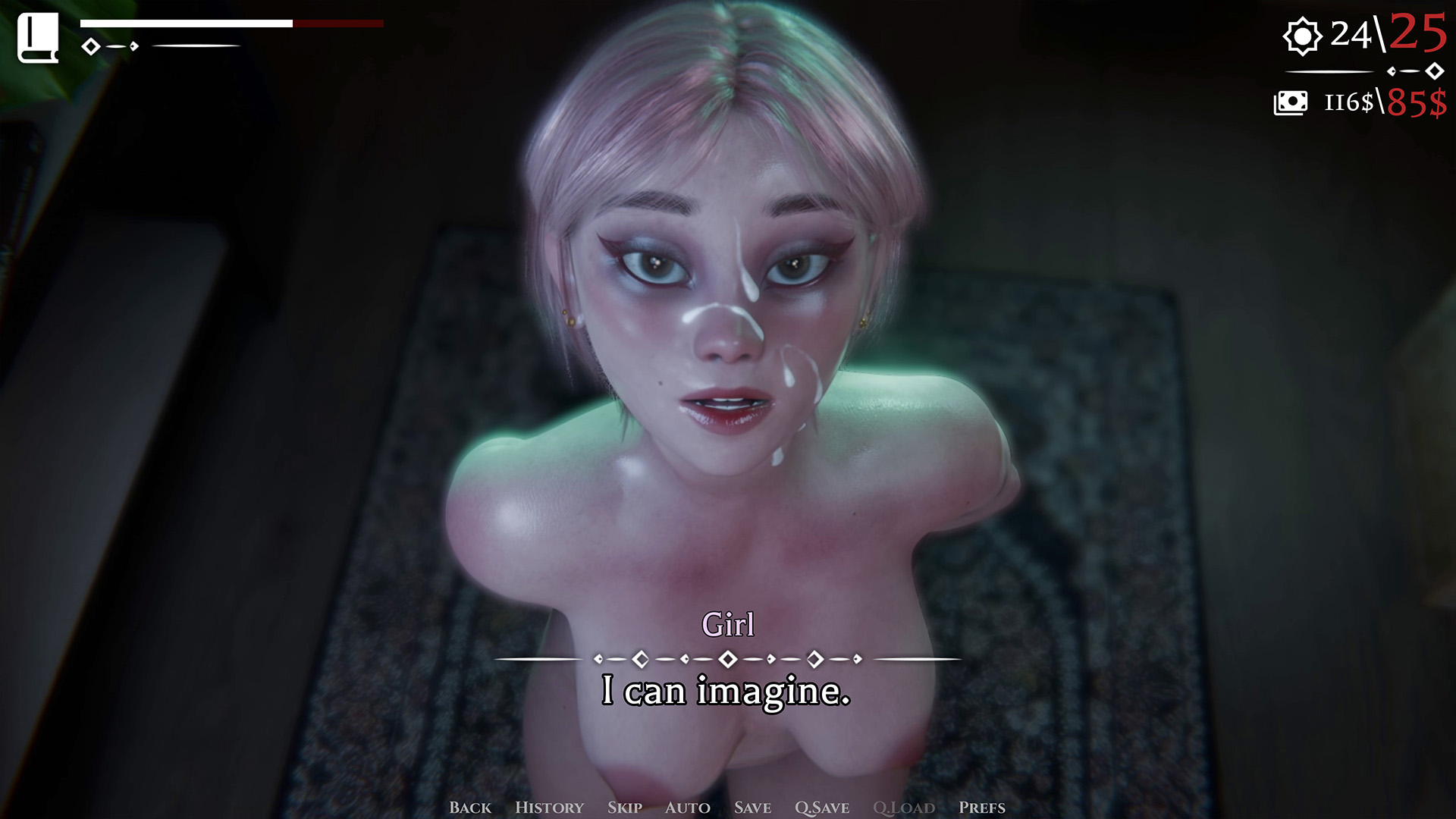Enable Auto mode in the quick menu
The width and height of the screenshot is (1456, 819).
click(687, 808)
